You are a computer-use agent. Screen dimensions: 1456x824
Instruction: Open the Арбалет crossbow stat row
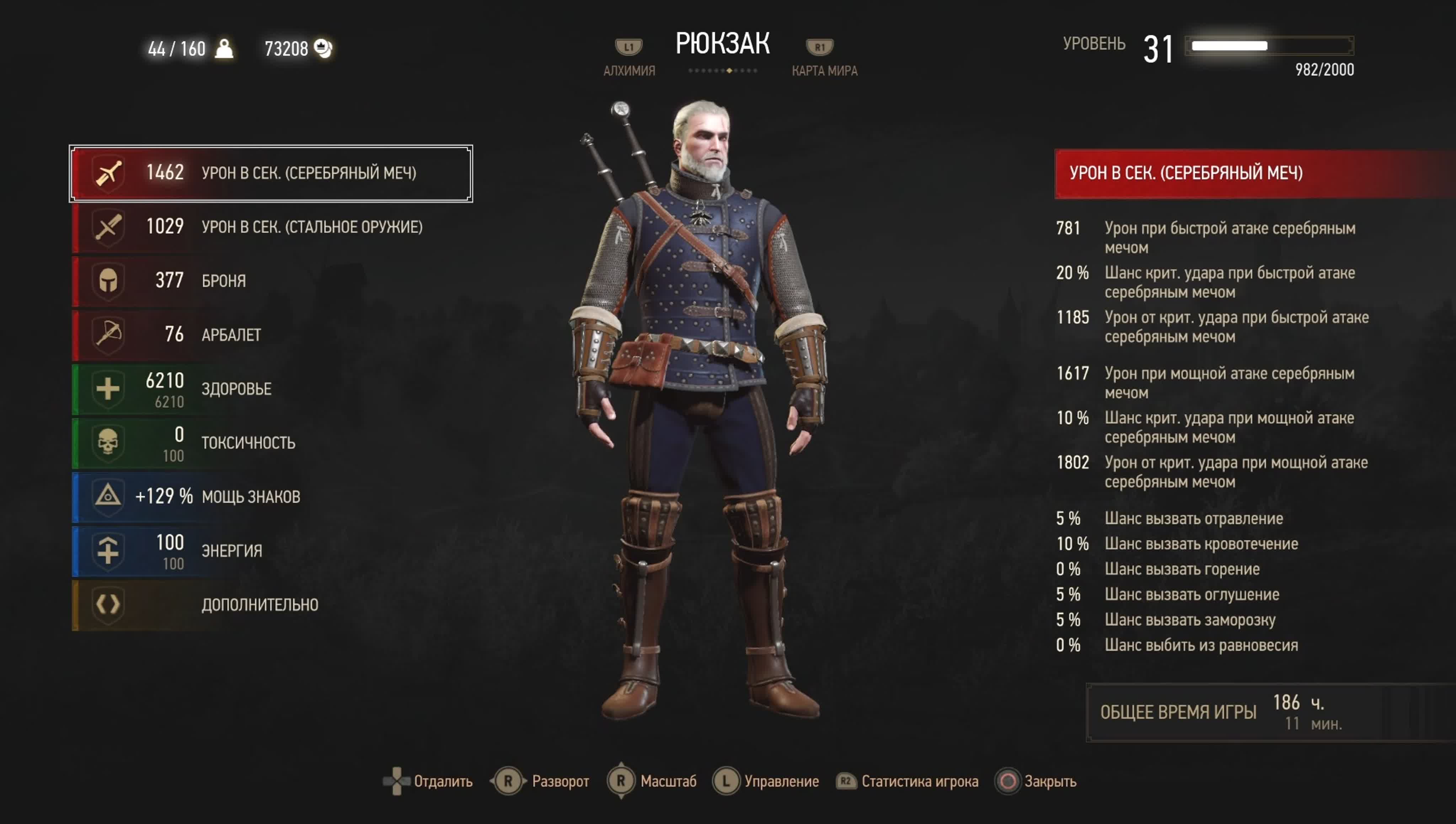tap(271, 335)
